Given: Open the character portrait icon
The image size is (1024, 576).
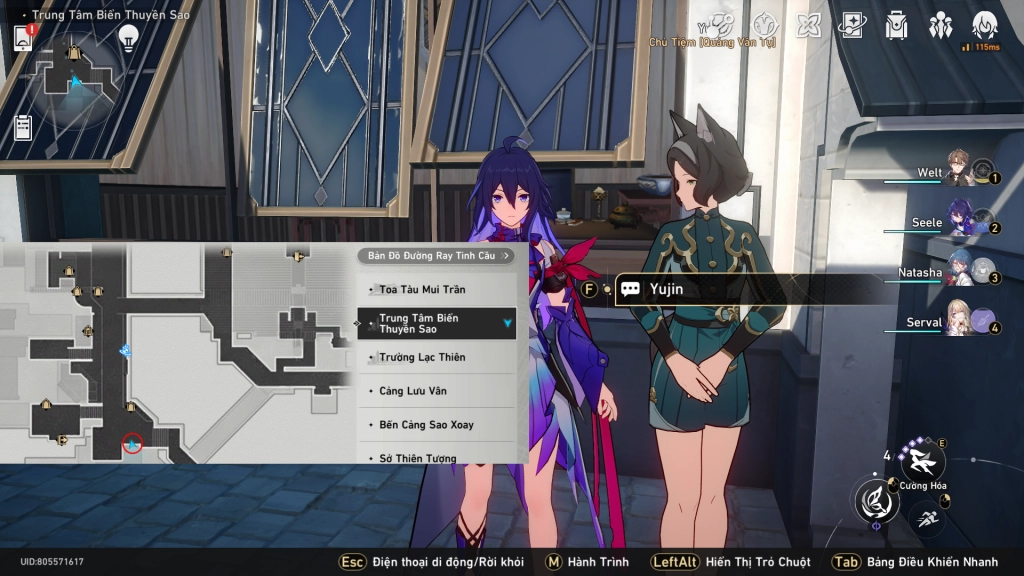Looking at the screenshot, I should click(984, 26).
